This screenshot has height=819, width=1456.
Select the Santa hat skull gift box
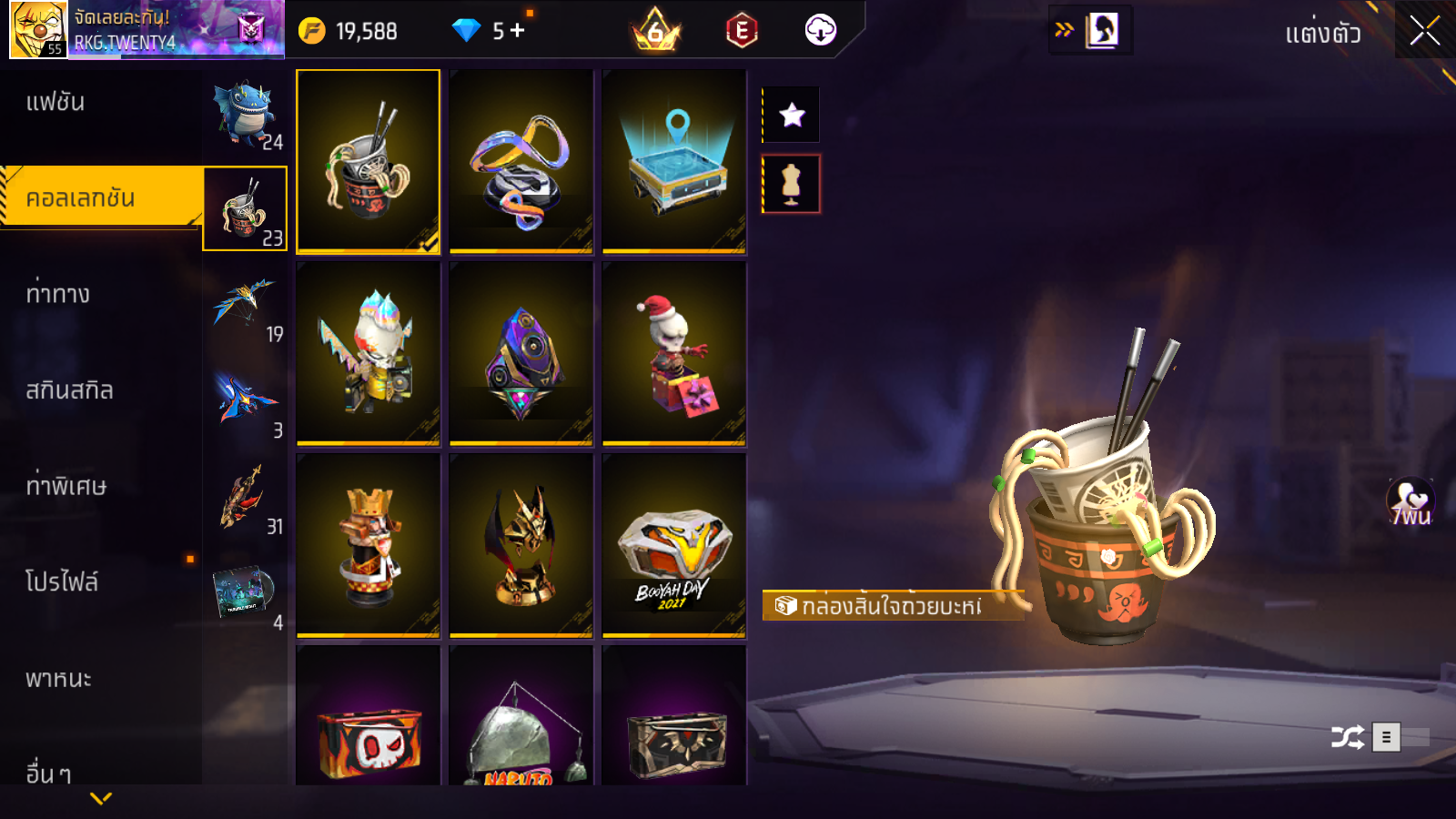673,354
